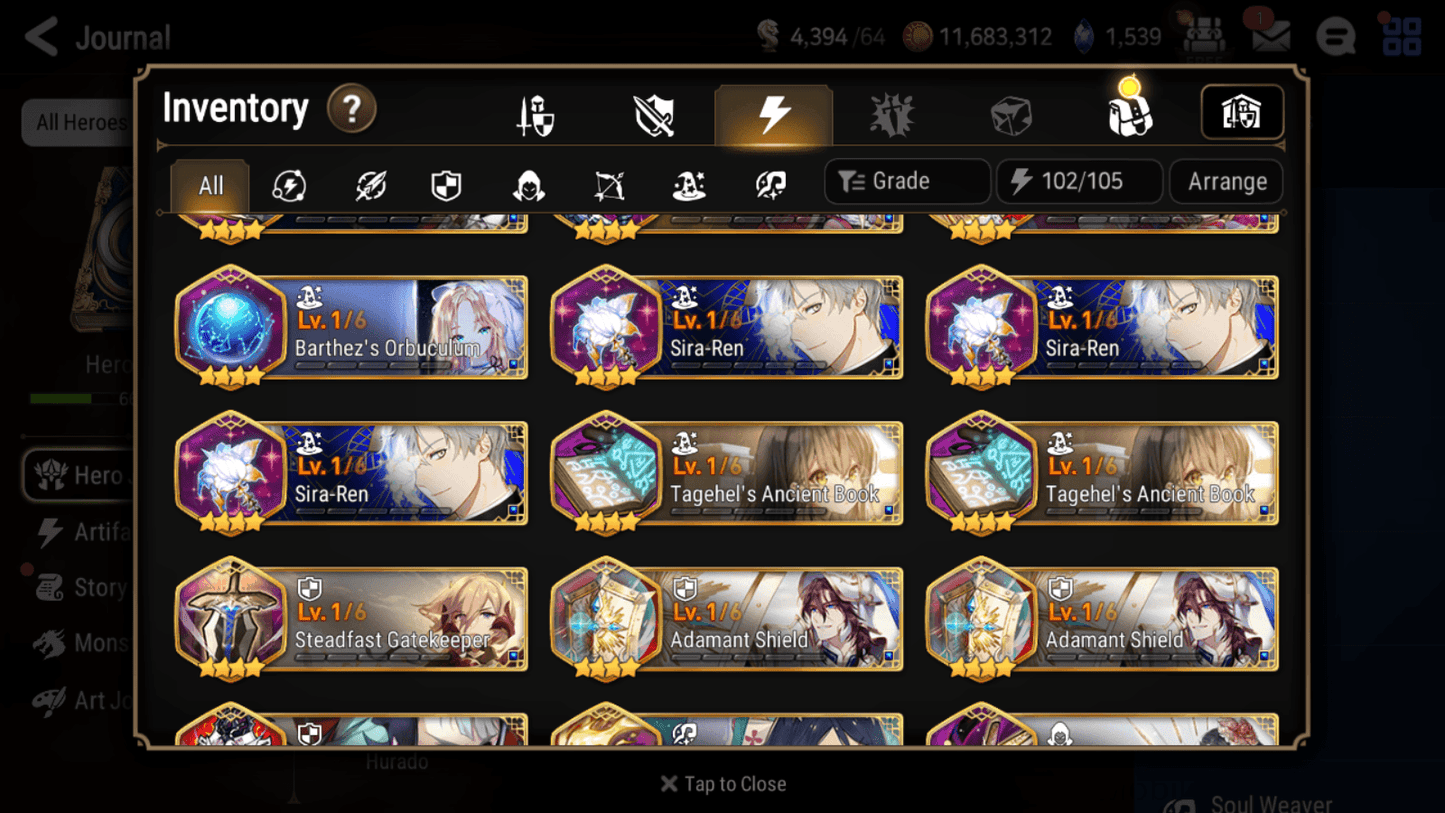Tap to Close the inventory window
The image size is (1445, 813).
[722, 784]
